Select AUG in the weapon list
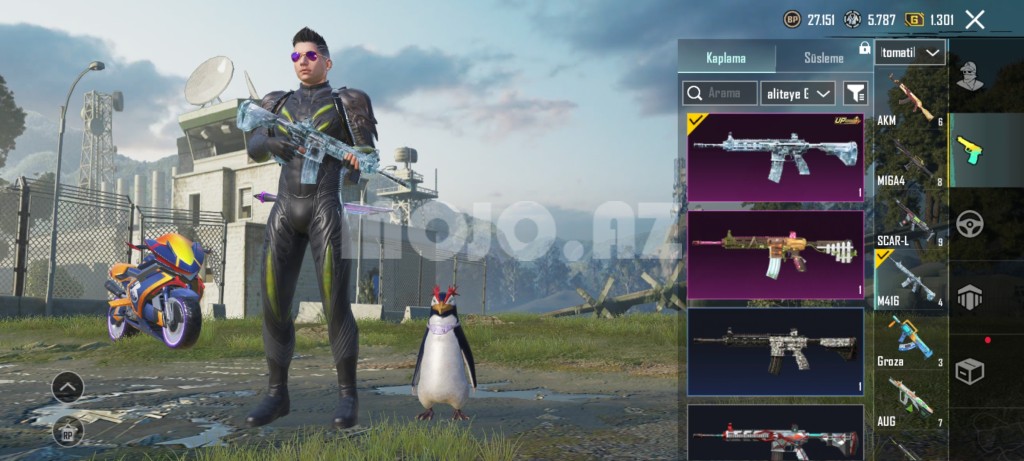The height and width of the screenshot is (461, 1024). pos(910,402)
